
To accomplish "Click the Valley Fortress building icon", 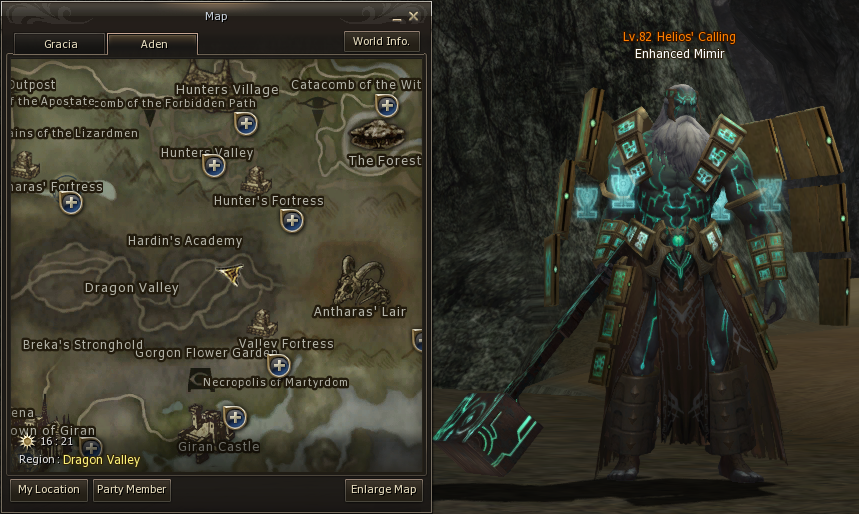I will tap(262, 324).
